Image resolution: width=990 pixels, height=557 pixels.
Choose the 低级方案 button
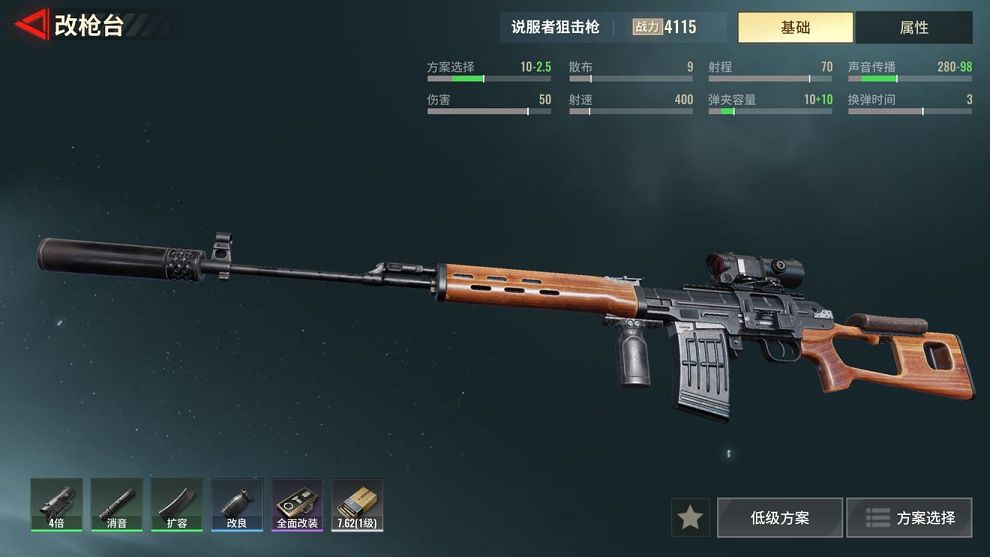pyautogui.click(x=780, y=518)
